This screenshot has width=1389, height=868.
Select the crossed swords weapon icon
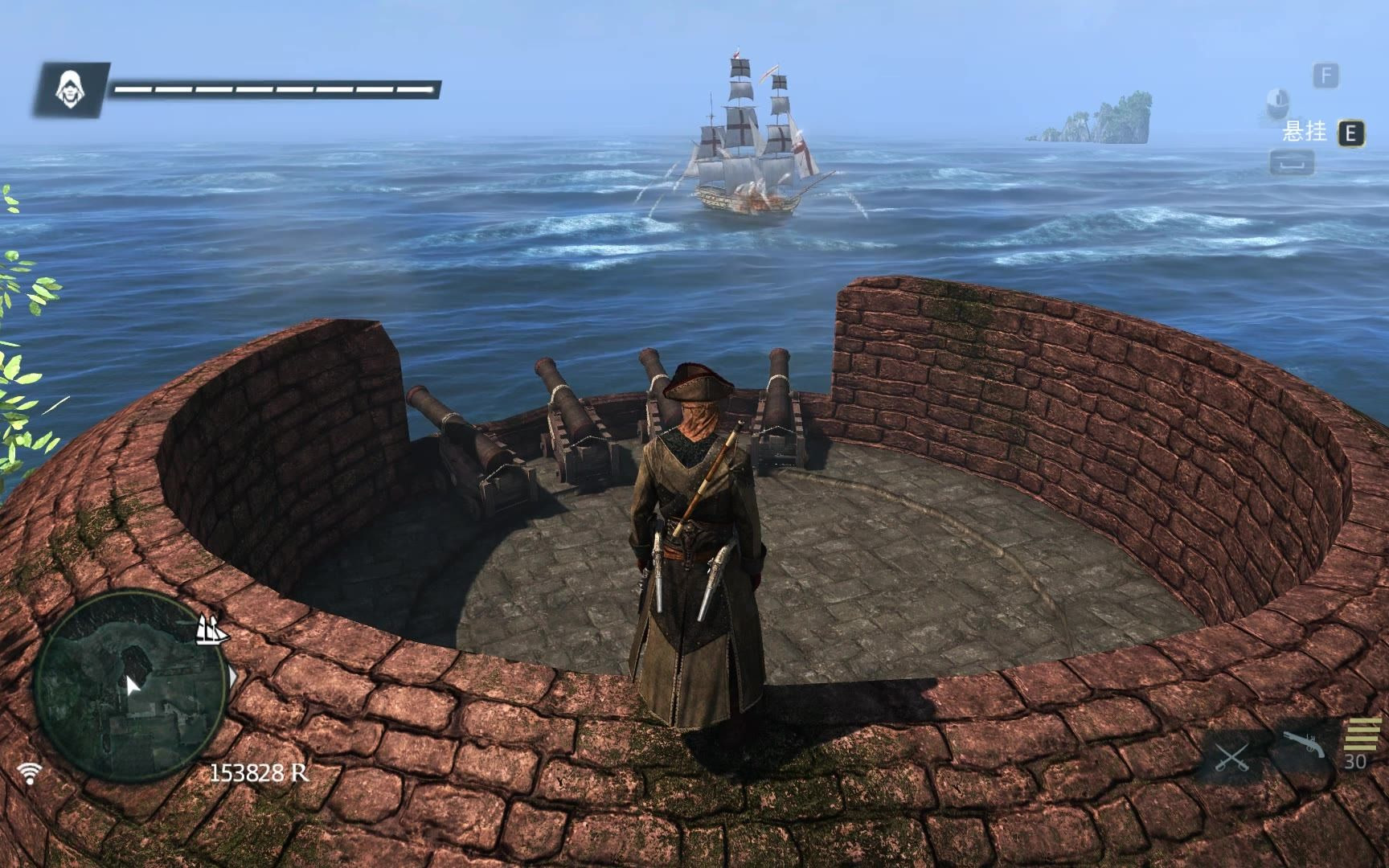(1231, 757)
